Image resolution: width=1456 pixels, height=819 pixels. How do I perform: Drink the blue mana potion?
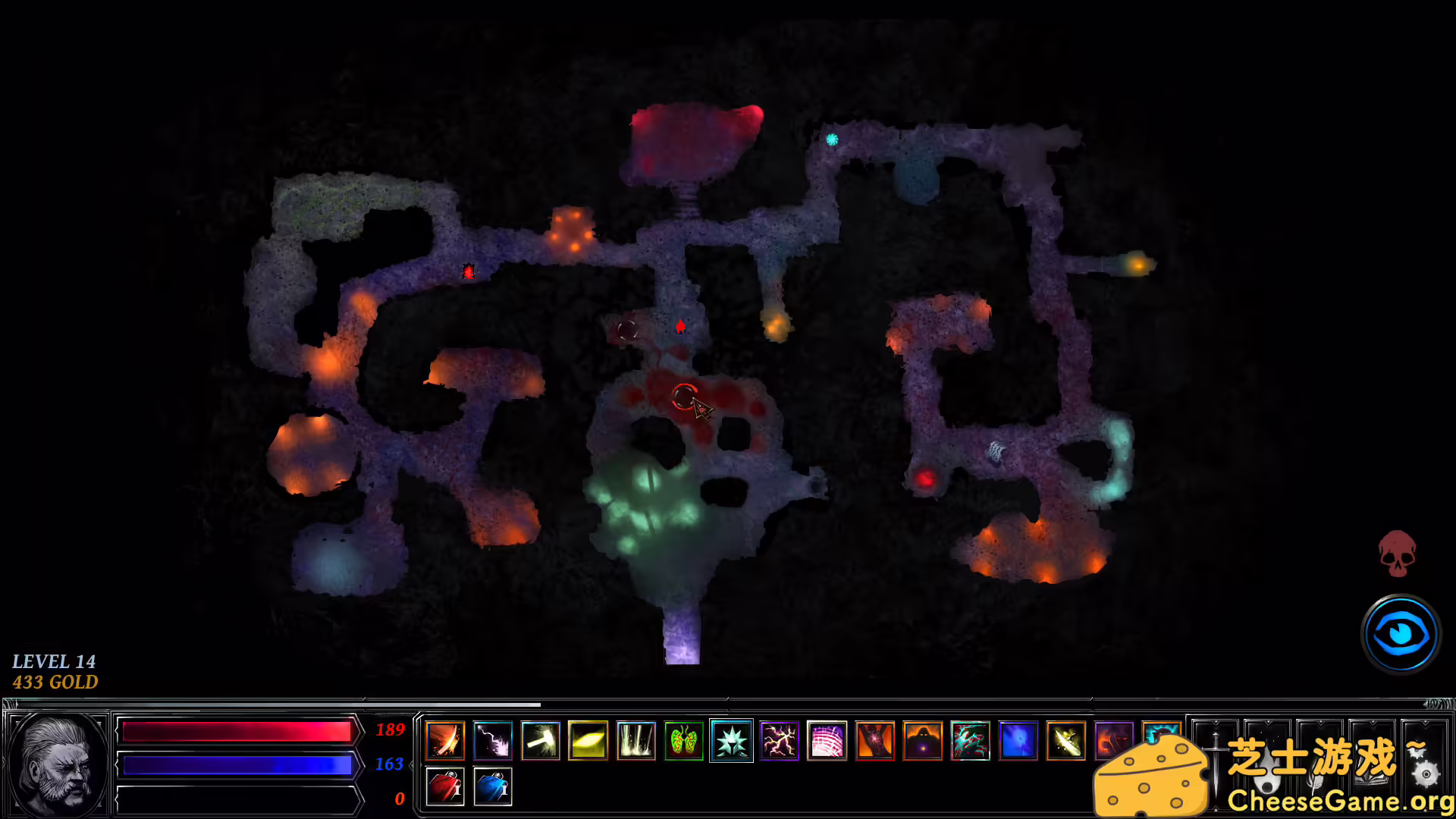click(493, 786)
